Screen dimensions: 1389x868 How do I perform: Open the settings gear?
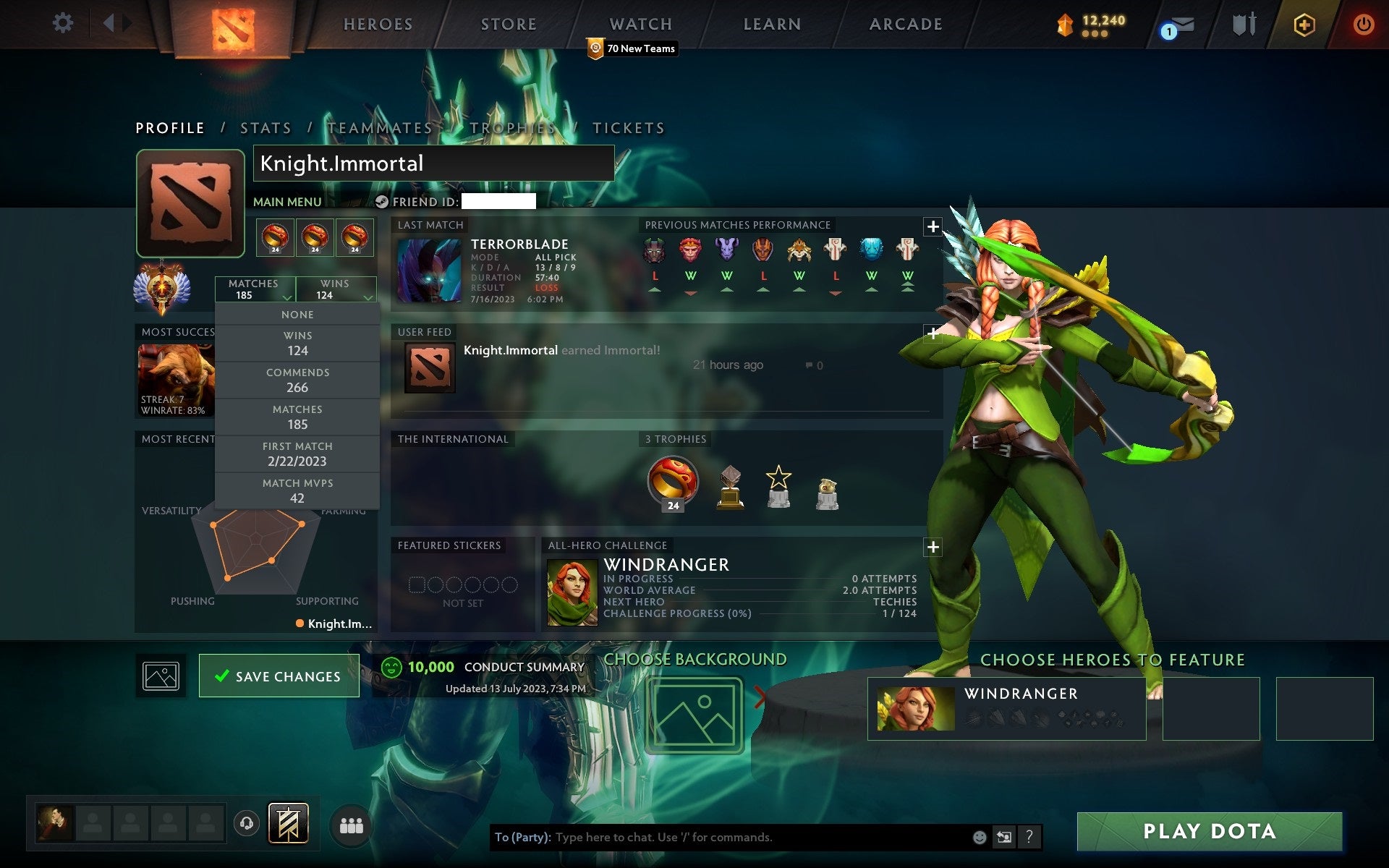click(x=64, y=23)
